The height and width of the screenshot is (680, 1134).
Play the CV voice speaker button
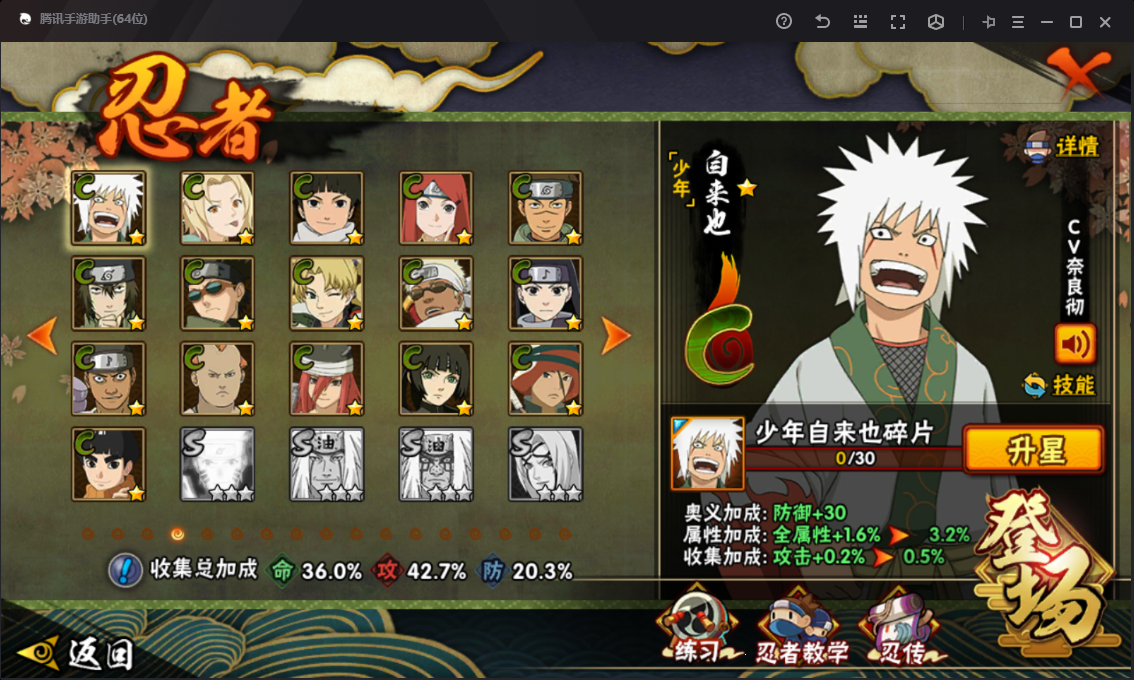click(x=1075, y=344)
